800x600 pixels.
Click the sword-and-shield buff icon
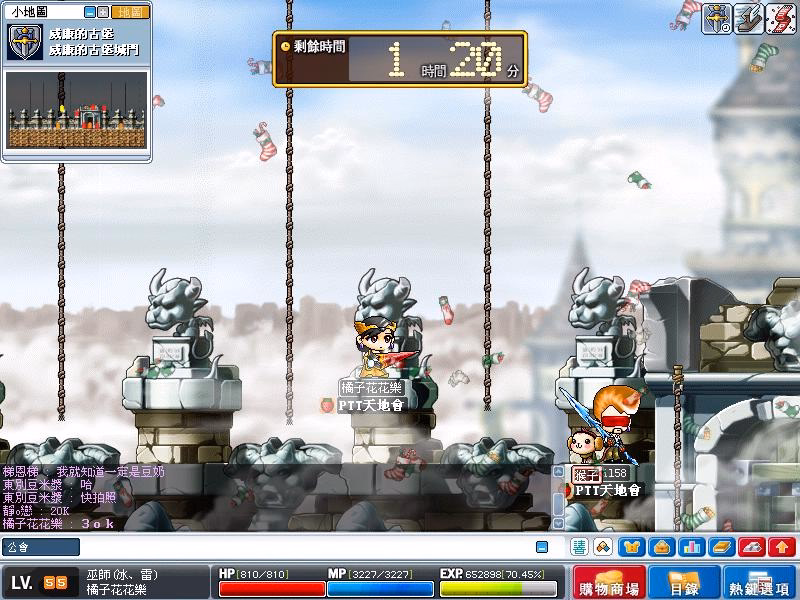tap(716, 17)
